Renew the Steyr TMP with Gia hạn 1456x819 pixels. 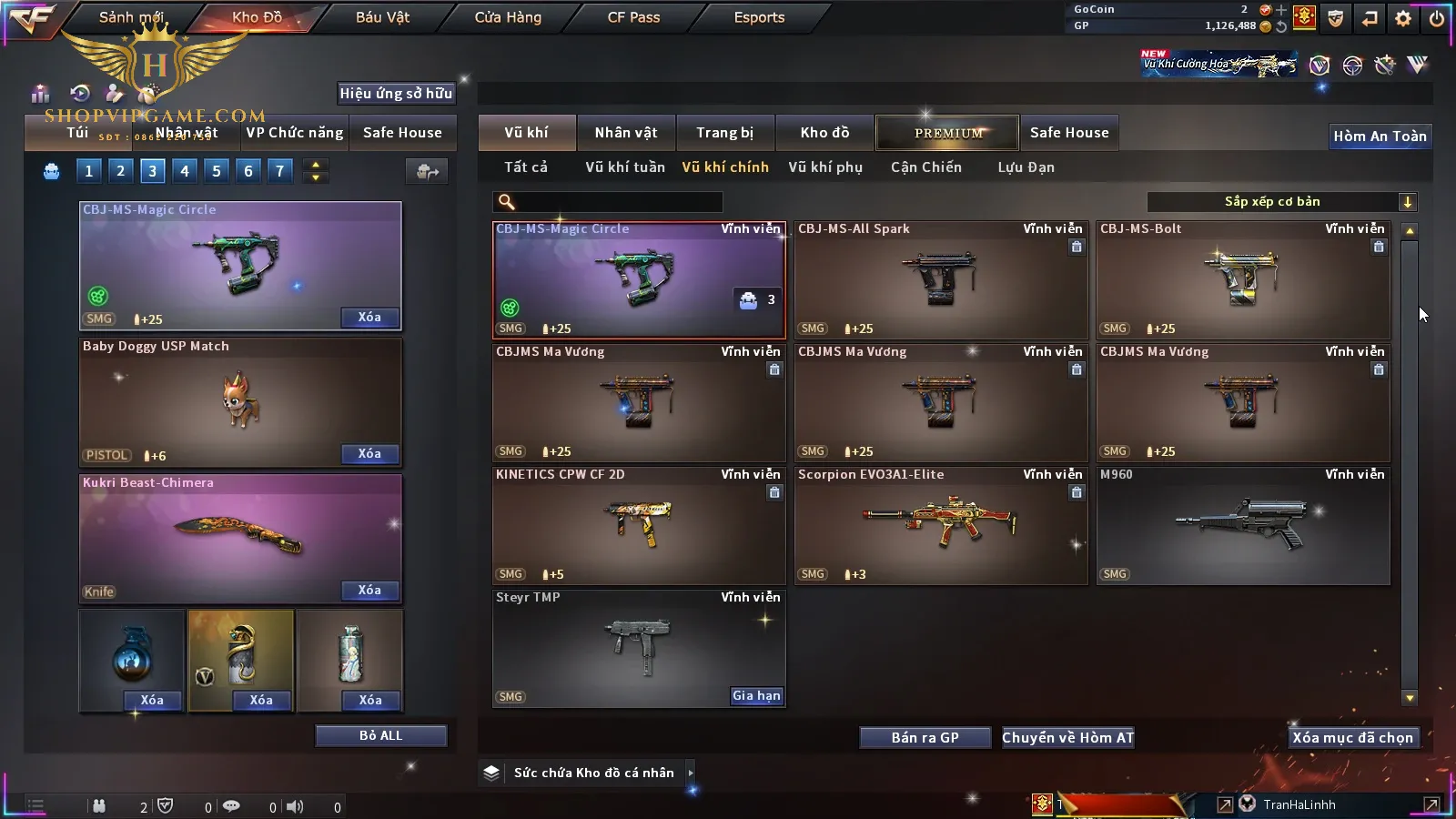click(x=756, y=696)
